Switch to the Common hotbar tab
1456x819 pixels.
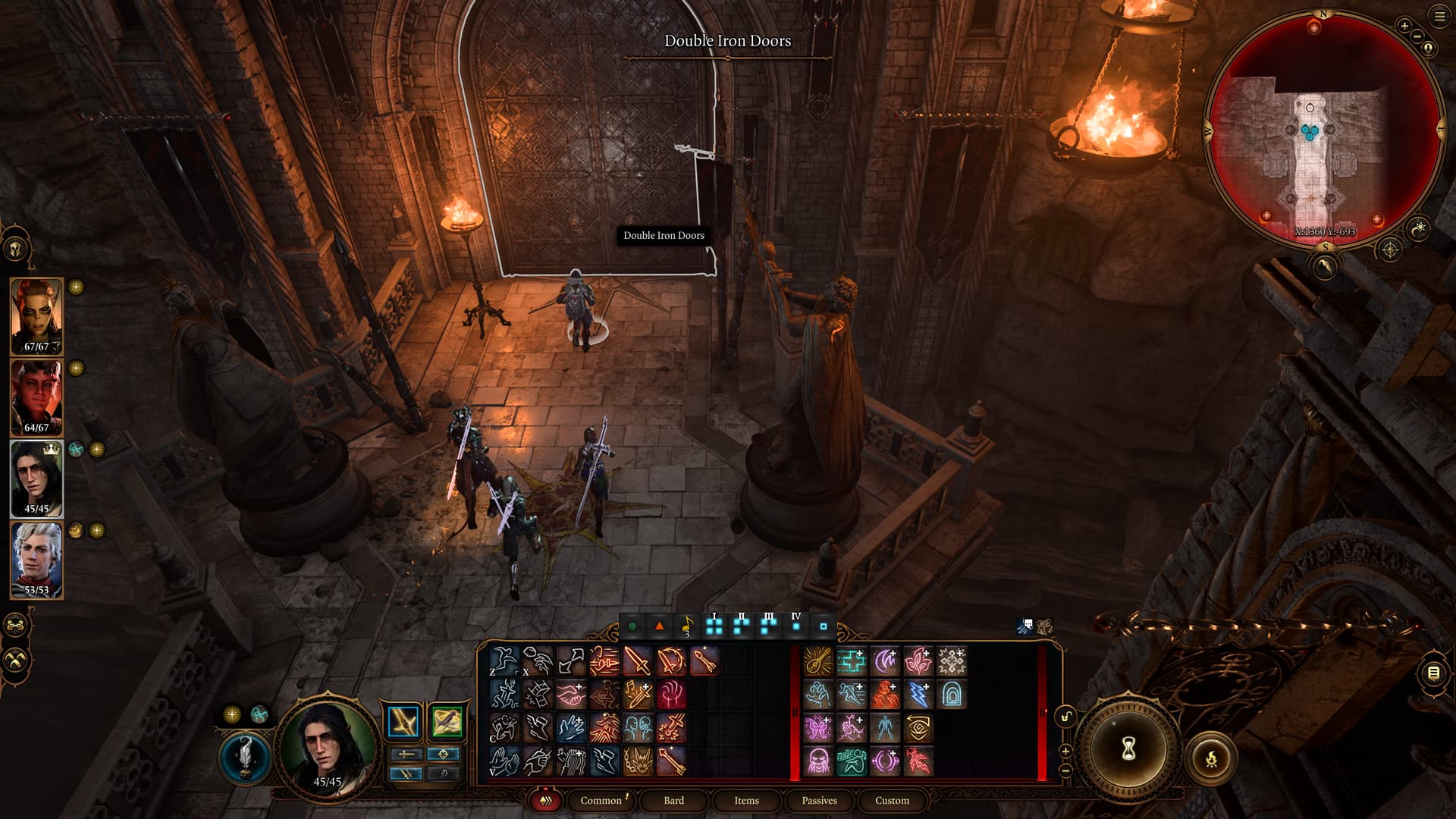coord(601,800)
